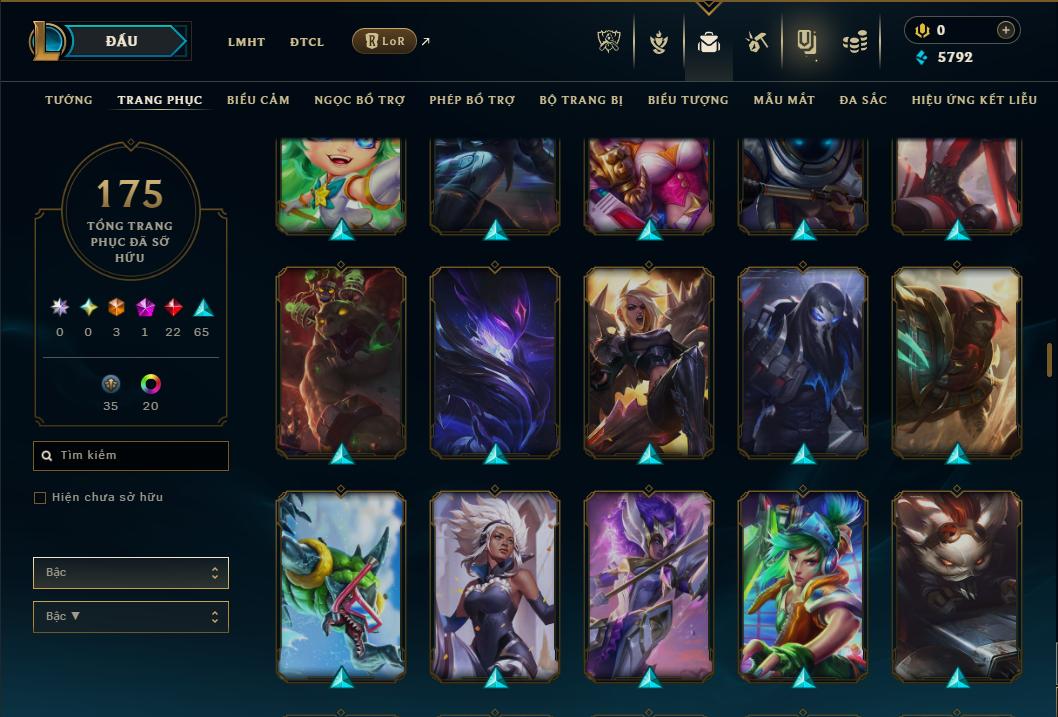Select the PHÉP BỔ TRỢ tab

pyautogui.click(x=472, y=100)
